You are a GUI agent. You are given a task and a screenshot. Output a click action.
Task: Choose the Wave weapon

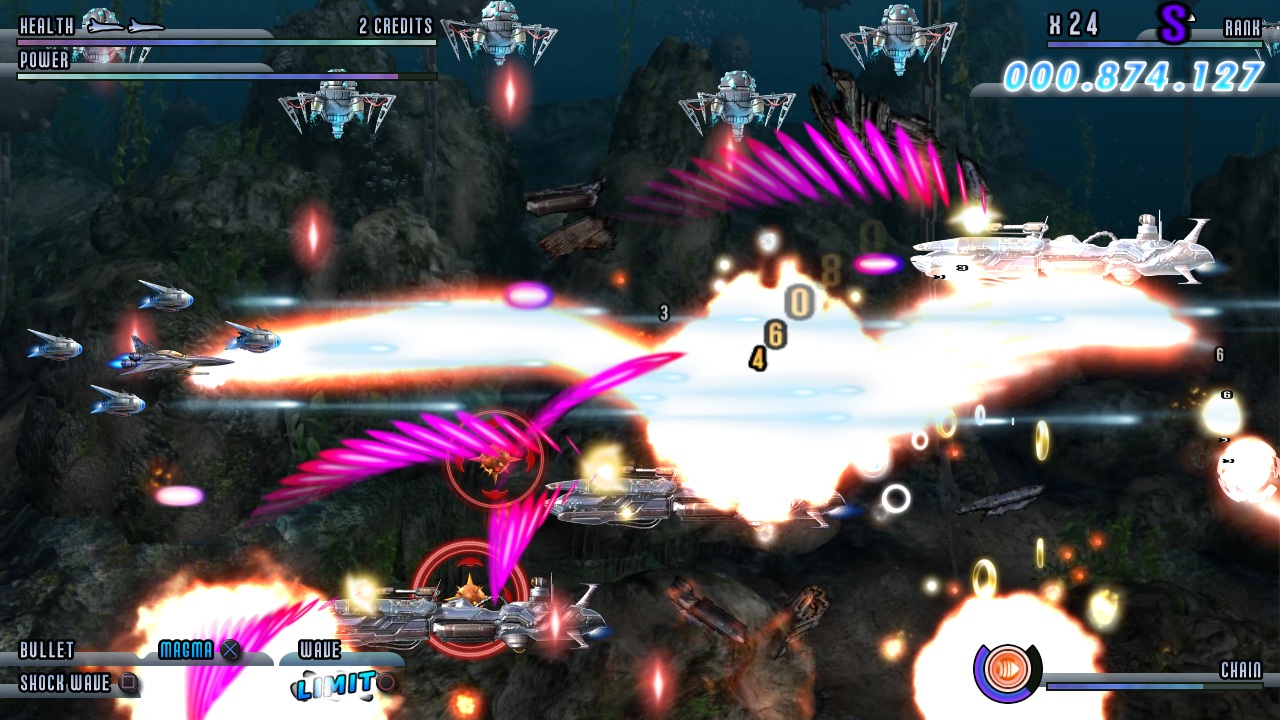[320, 651]
